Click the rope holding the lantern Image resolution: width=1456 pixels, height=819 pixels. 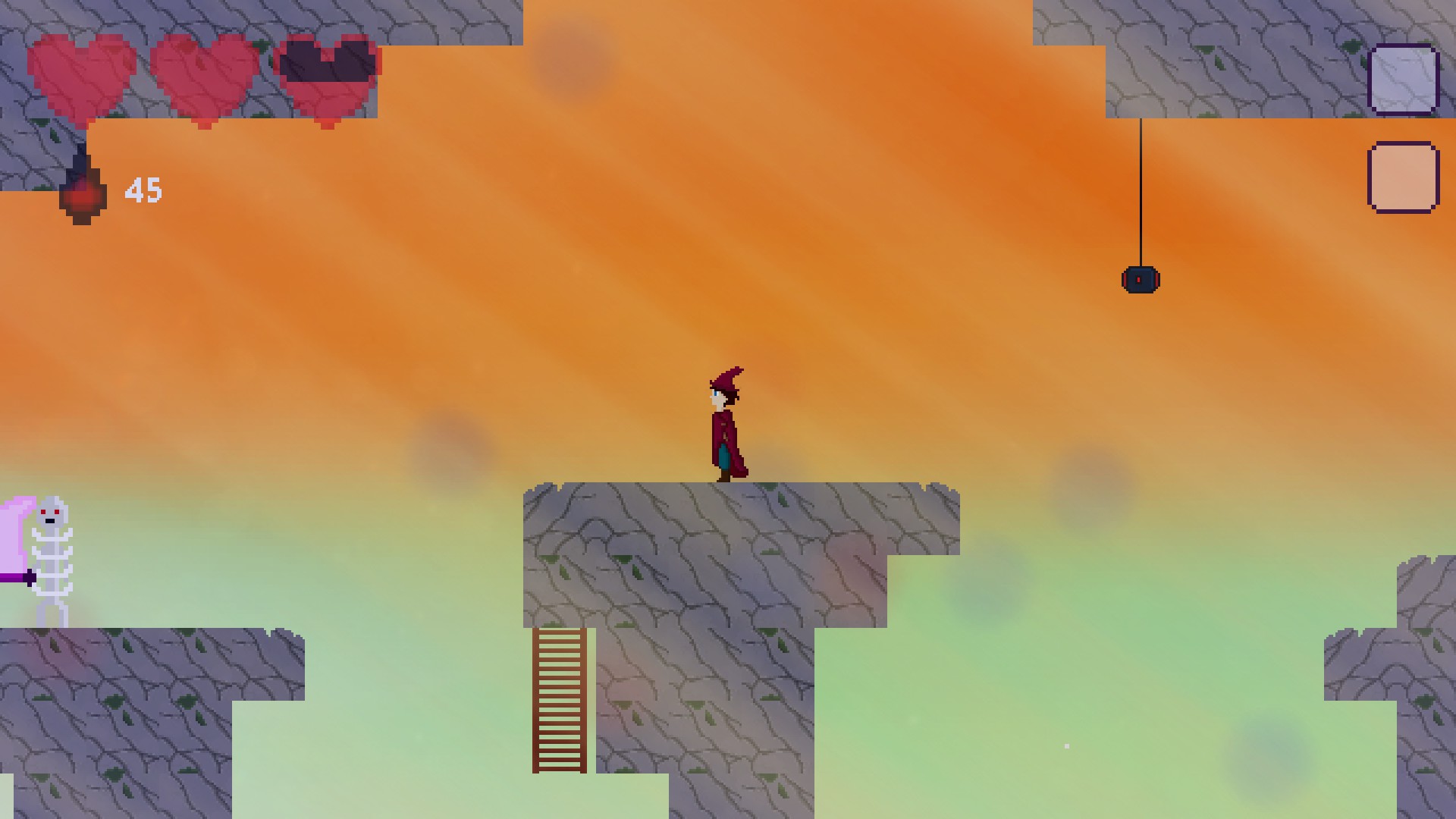(1141, 190)
